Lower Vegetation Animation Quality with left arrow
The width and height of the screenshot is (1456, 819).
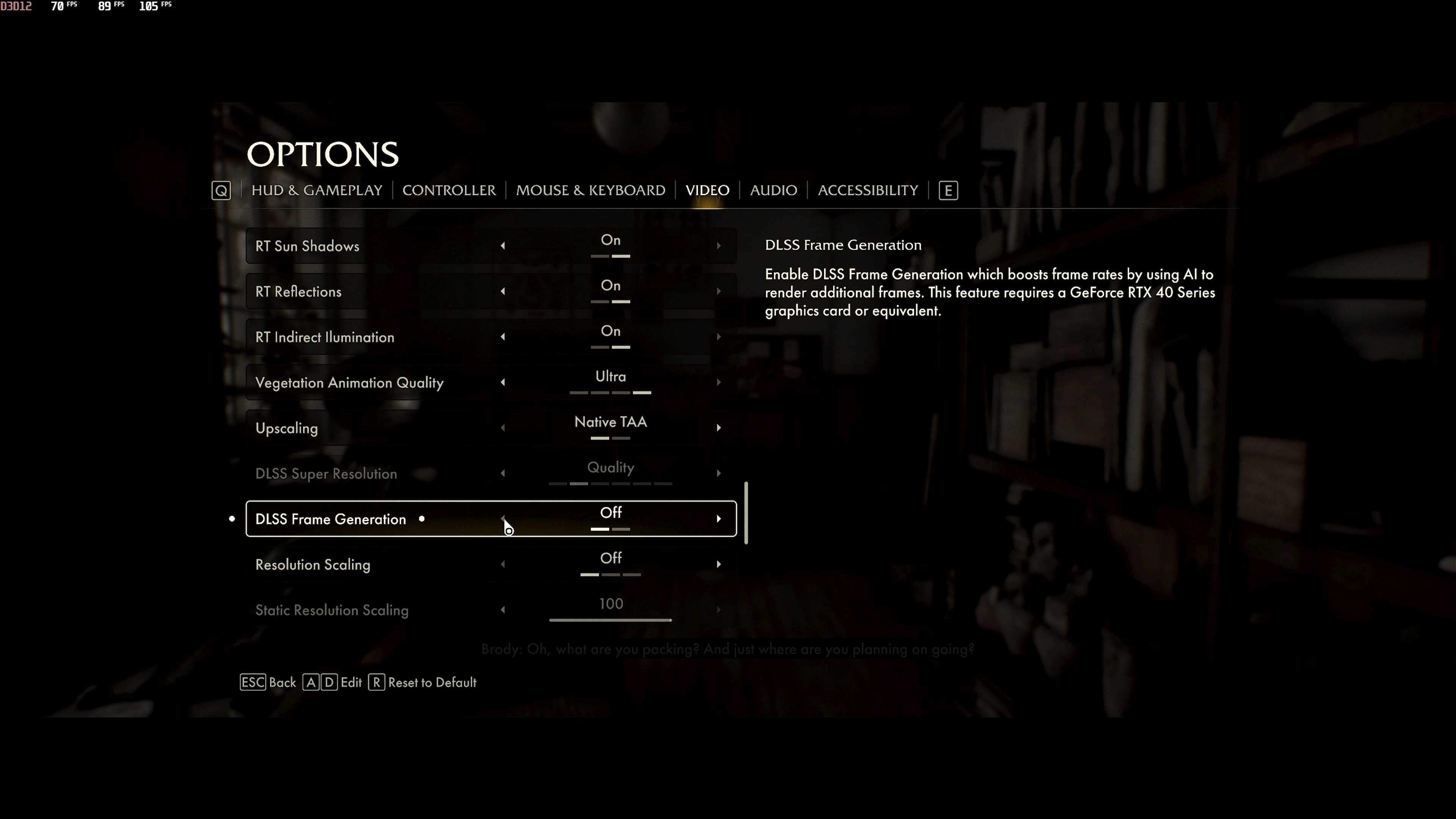point(502,382)
